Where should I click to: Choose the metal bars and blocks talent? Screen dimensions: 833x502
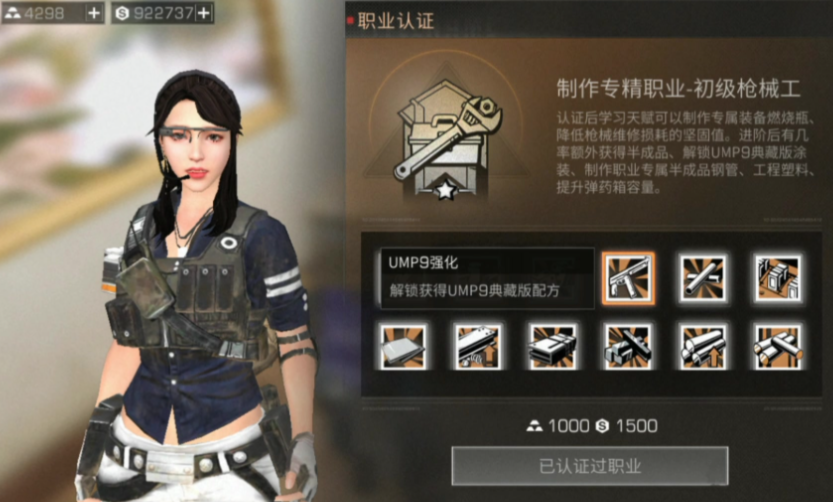click(628, 346)
